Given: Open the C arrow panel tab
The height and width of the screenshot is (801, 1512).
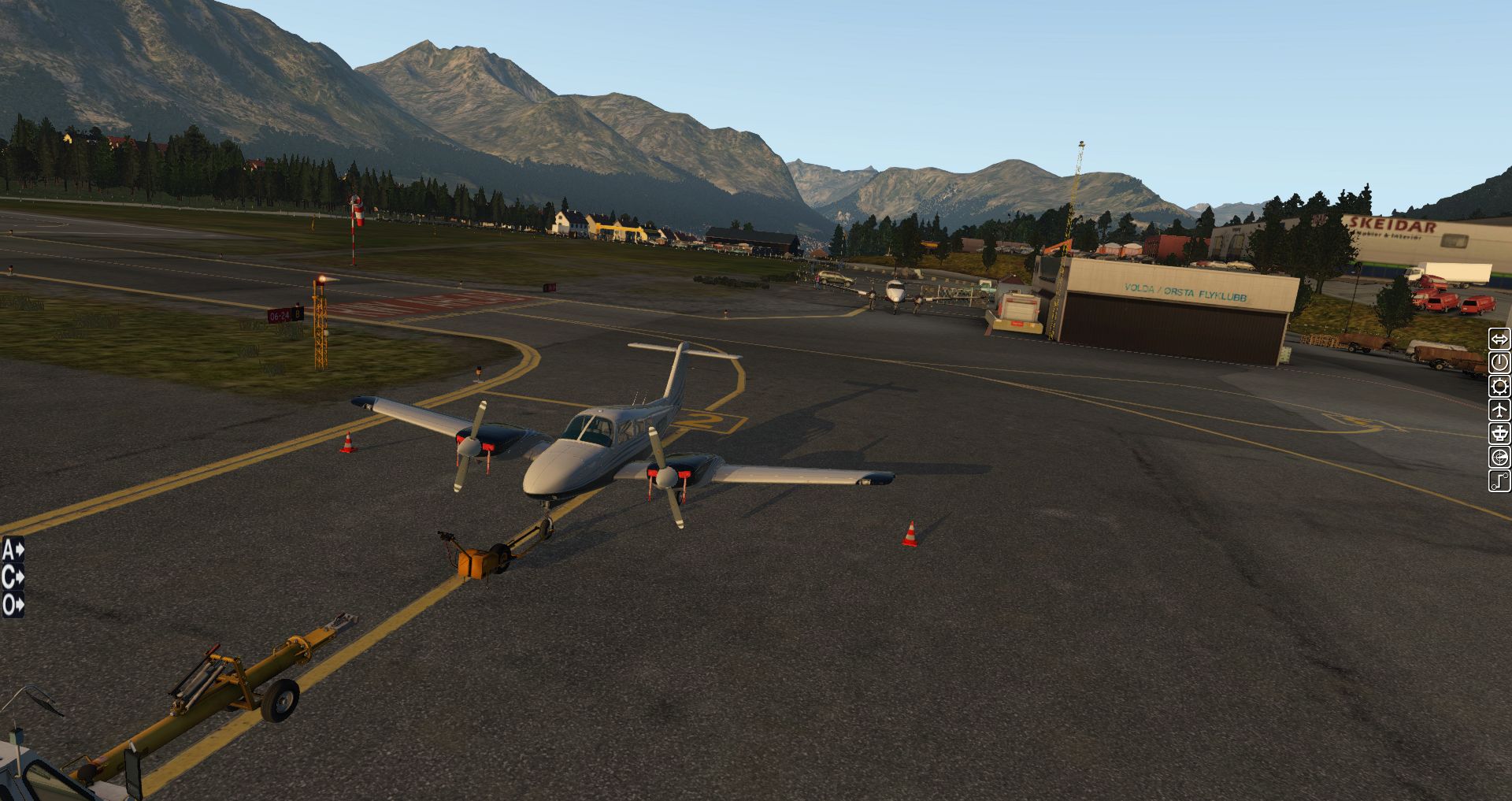Looking at the screenshot, I should [13, 577].
